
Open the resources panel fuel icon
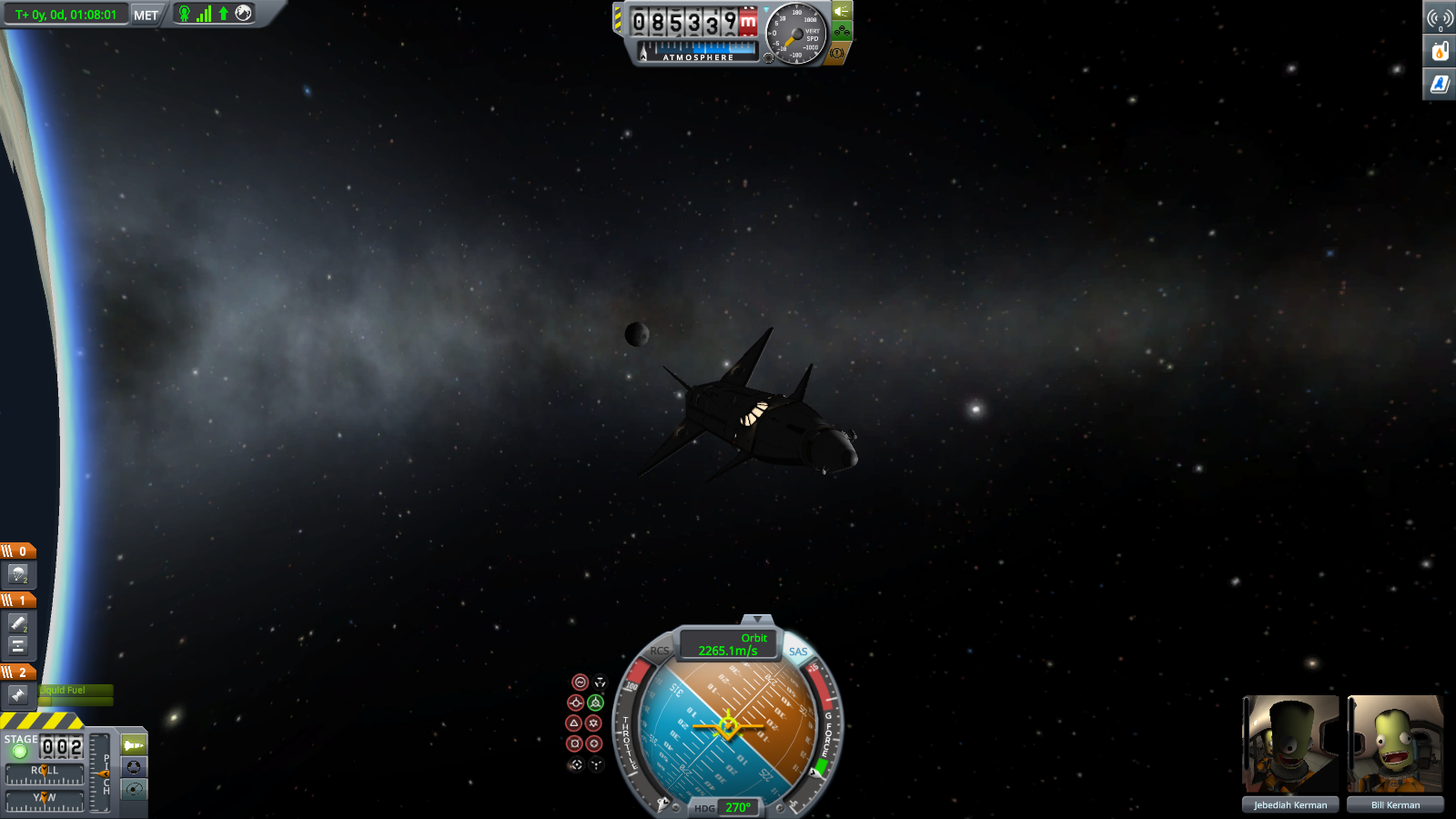tap(1440, 51)
